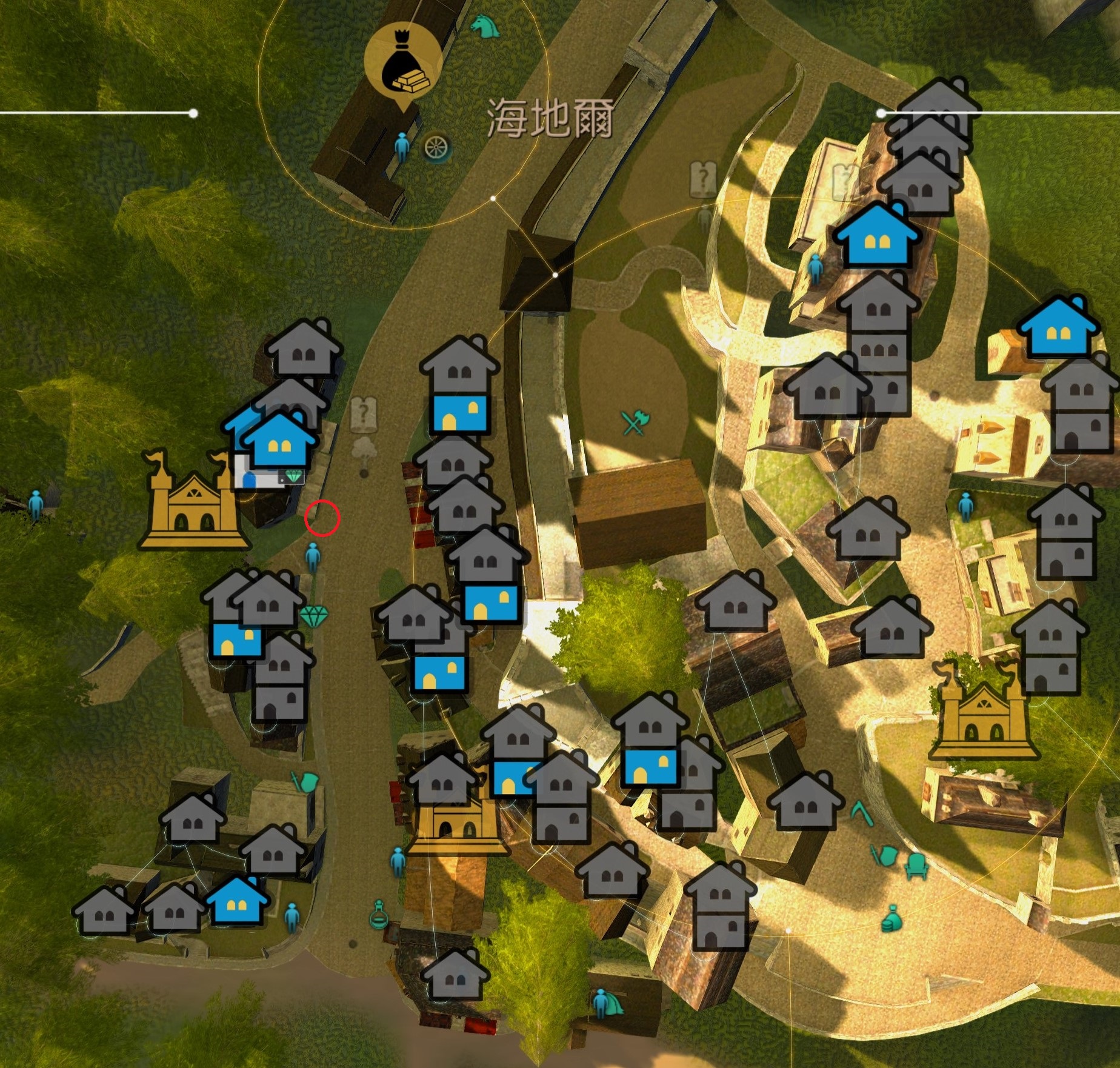
Task: Click the teal horse head stable icon
Action: click(485, 26)
